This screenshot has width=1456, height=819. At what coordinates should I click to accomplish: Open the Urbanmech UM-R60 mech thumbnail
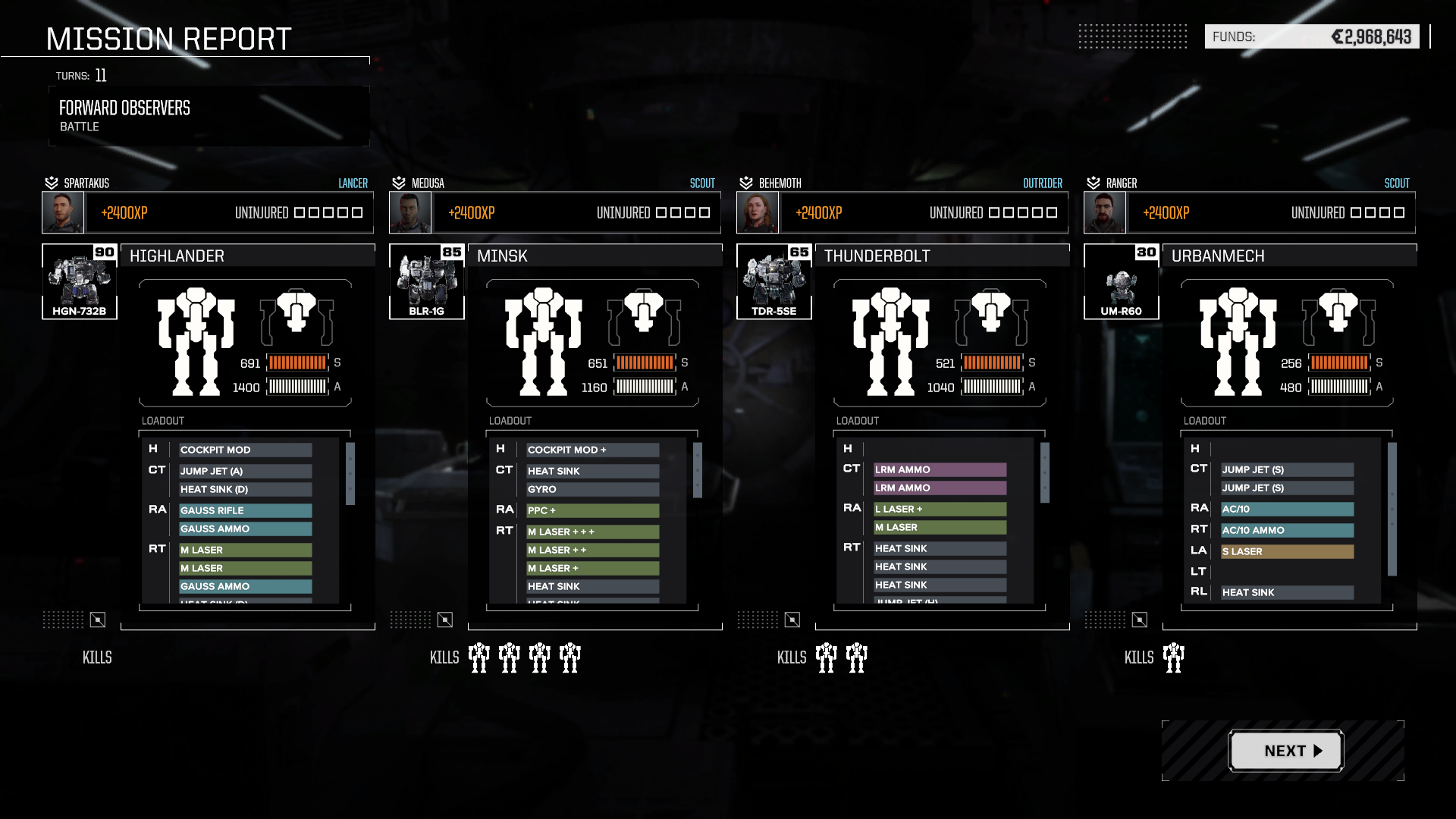pos(1122,281)
